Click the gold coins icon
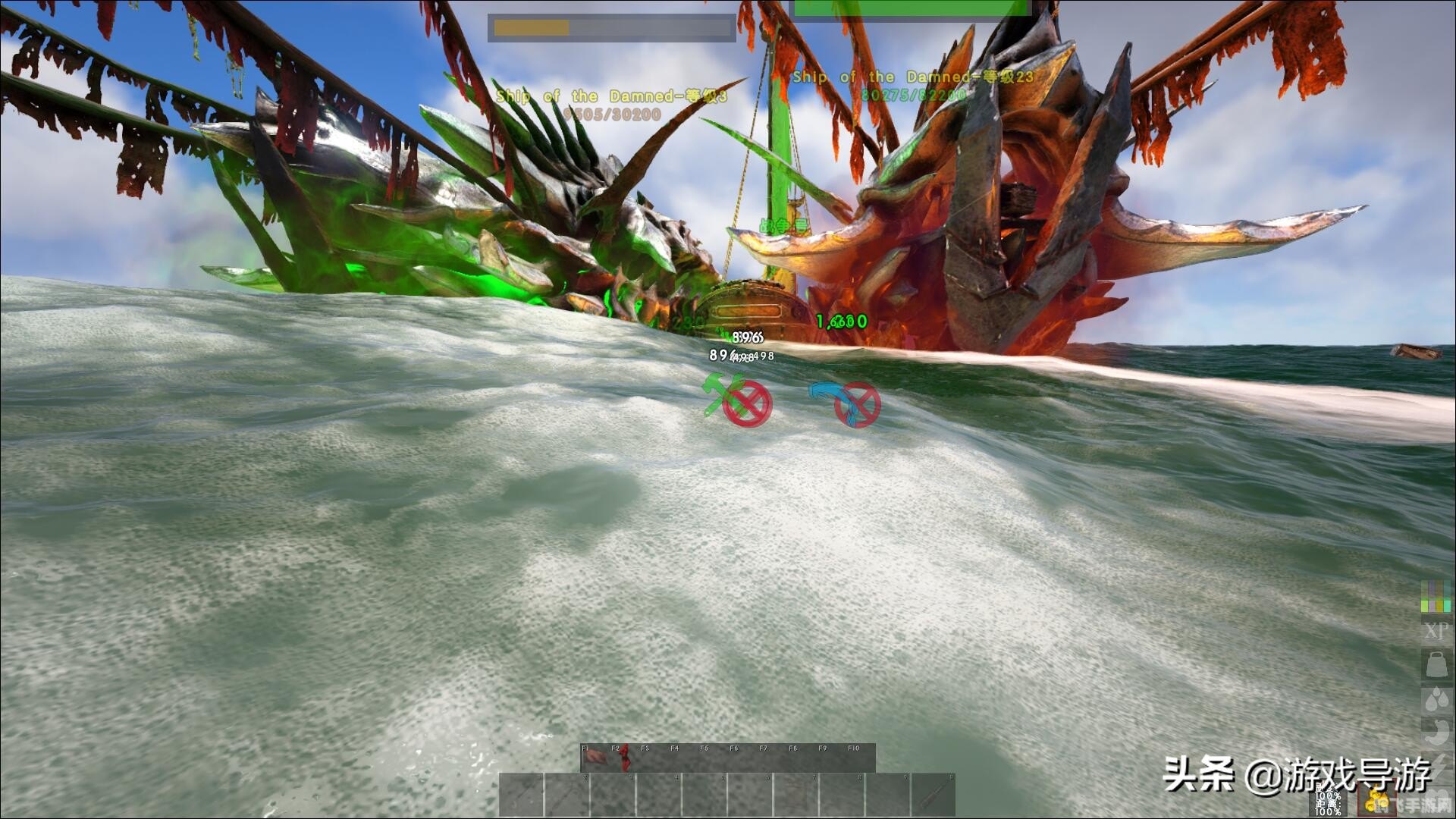The height and width of the screenshot is (819, 1456). [x=1376, y=801]
